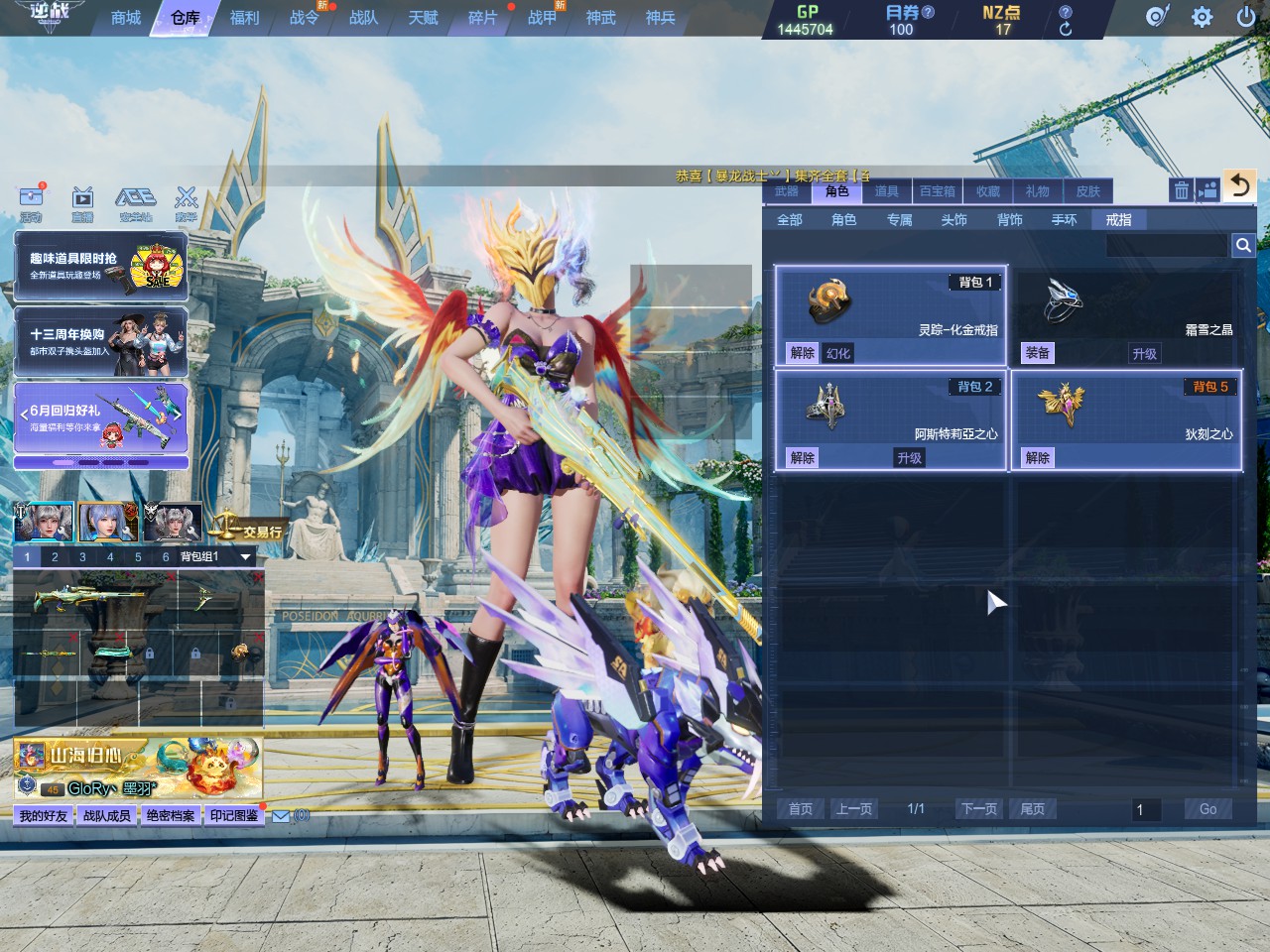Click the power exit icon

(1245, 17)
